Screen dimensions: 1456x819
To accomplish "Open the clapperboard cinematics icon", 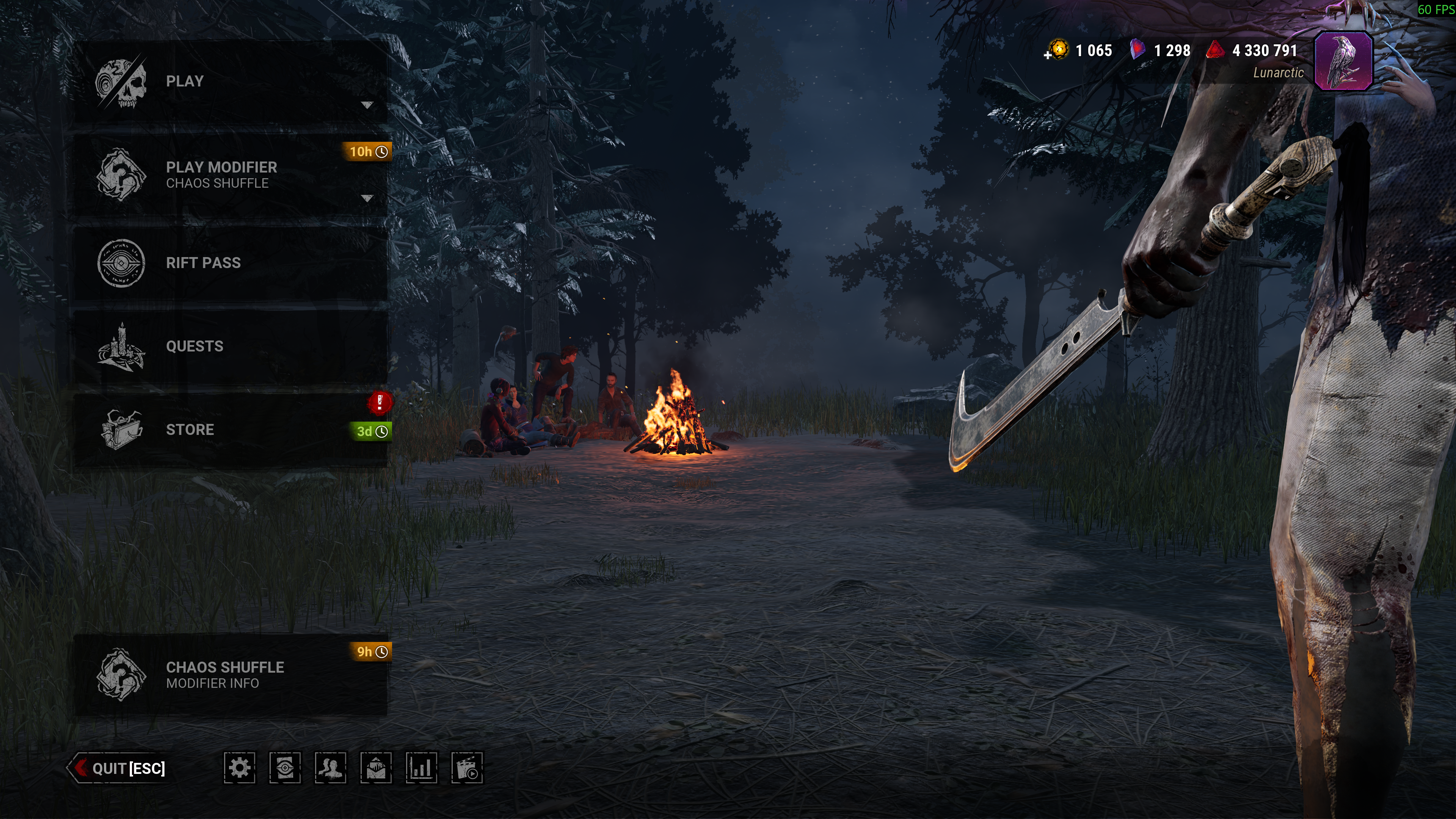I will tap(467, 768).
